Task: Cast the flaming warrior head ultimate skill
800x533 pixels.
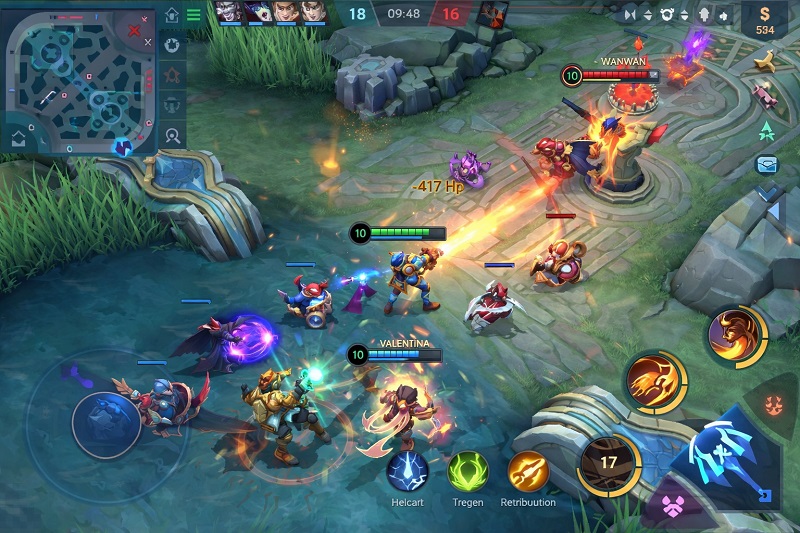Action: 736,336
